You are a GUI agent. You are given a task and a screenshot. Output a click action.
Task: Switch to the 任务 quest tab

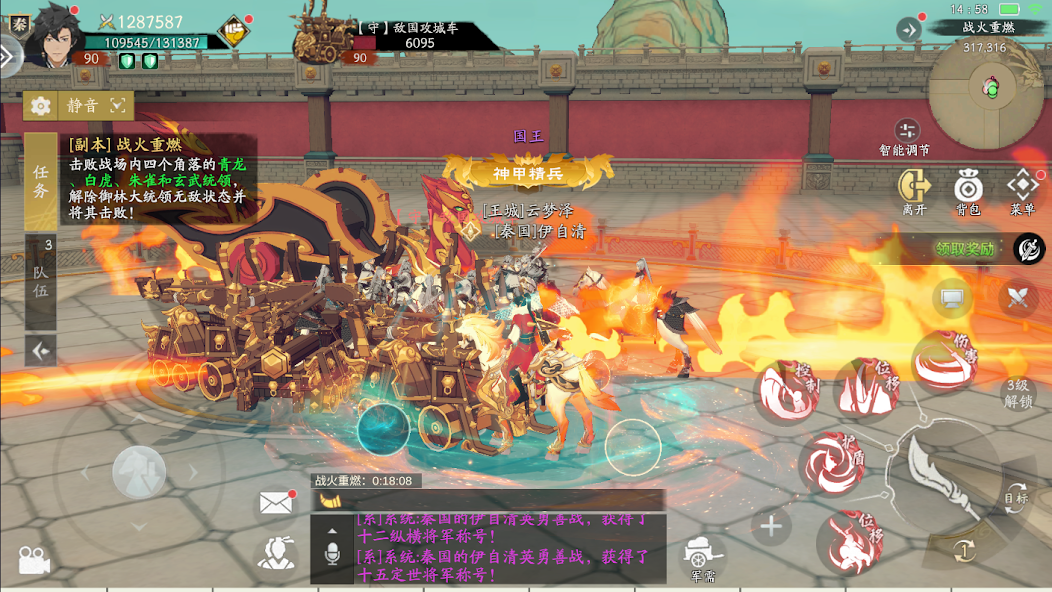(x=40, y=182)
